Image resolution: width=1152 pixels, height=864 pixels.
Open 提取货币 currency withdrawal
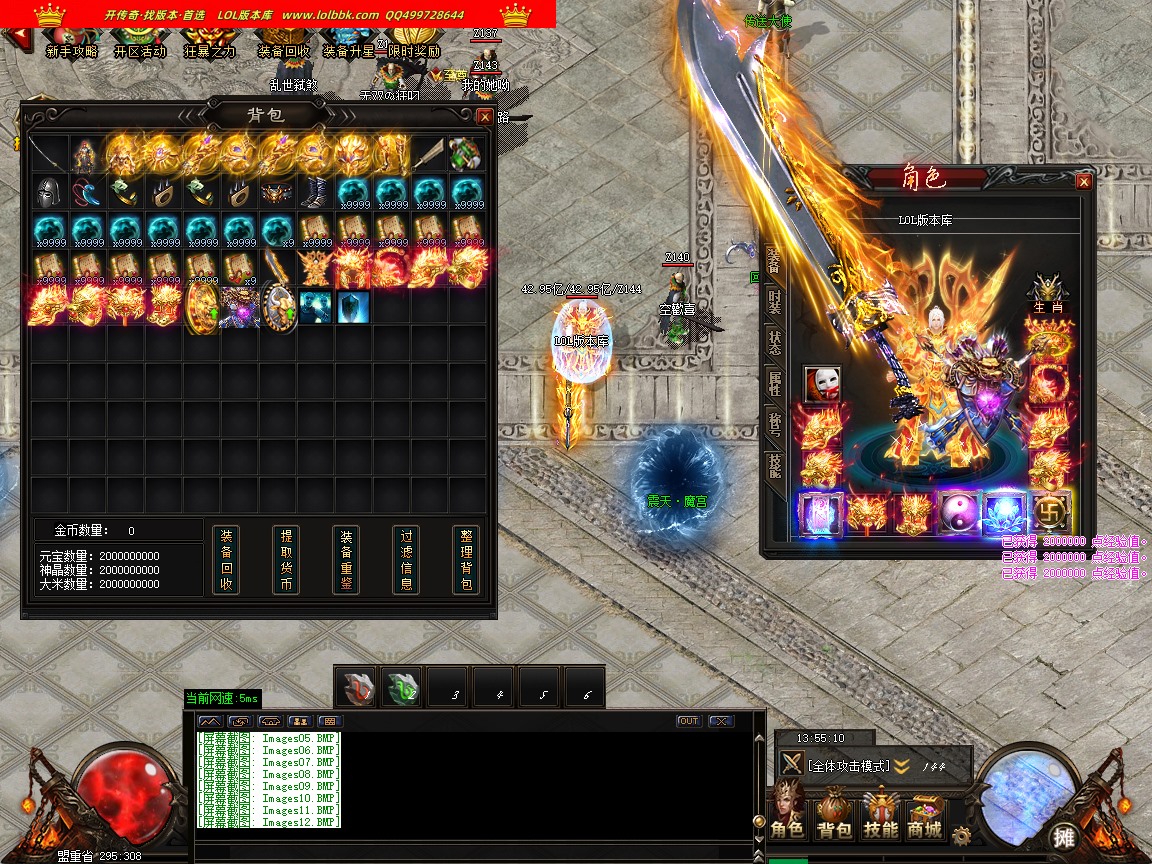pos(286,560)
